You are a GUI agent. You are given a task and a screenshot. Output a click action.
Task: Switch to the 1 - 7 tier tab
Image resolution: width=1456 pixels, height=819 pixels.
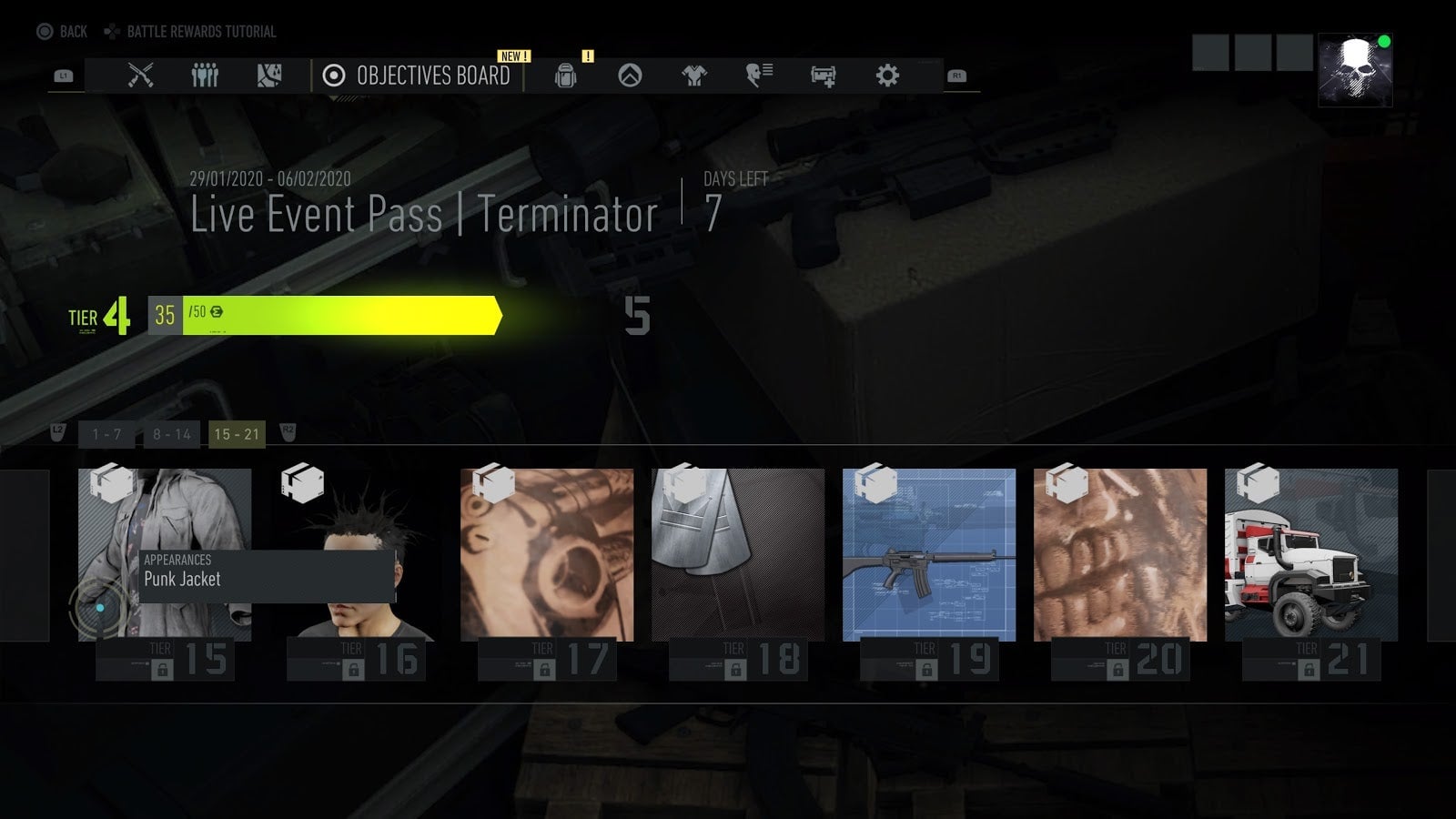point(105,434)
